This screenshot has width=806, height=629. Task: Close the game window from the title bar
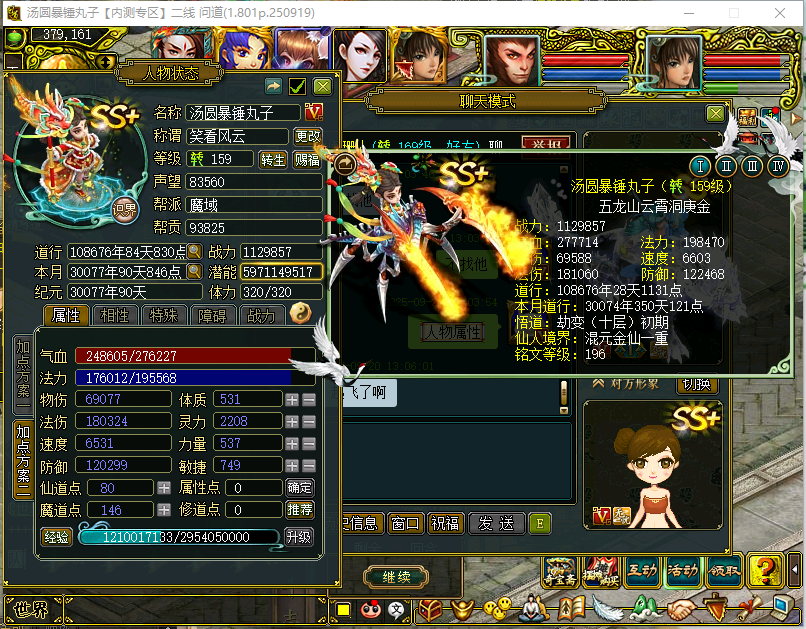click(782, 13)
